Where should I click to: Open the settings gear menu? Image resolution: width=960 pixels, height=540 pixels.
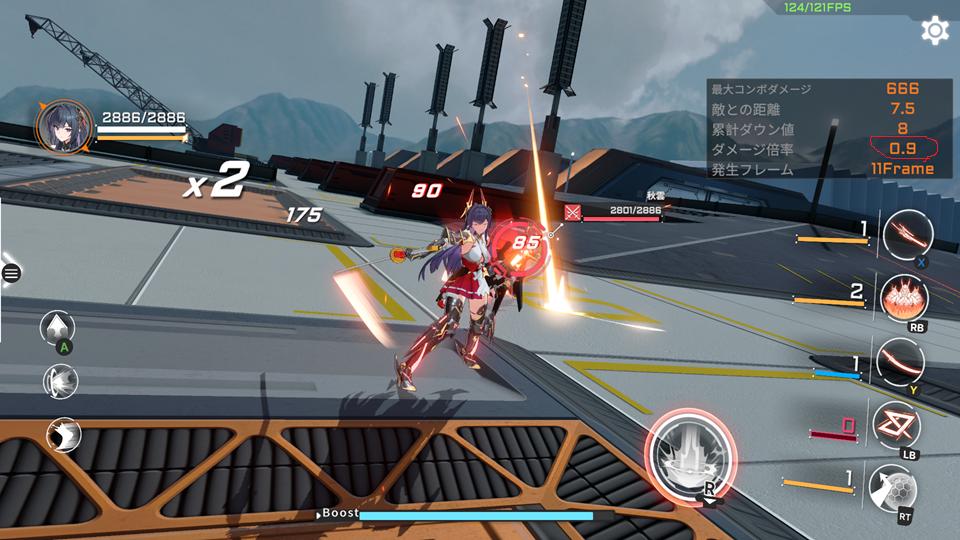coord(935,30)
